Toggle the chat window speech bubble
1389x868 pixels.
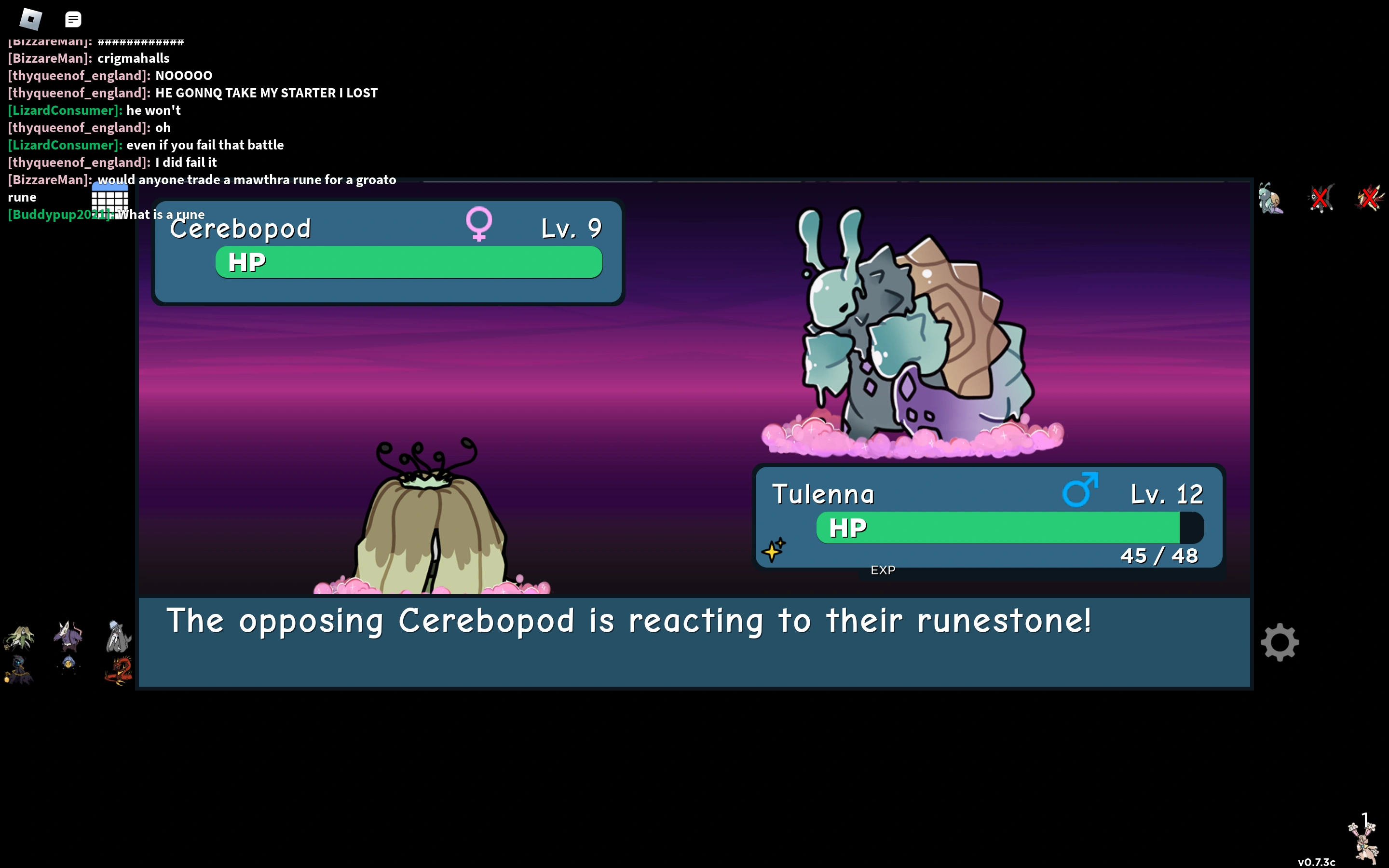coord(73,19)
